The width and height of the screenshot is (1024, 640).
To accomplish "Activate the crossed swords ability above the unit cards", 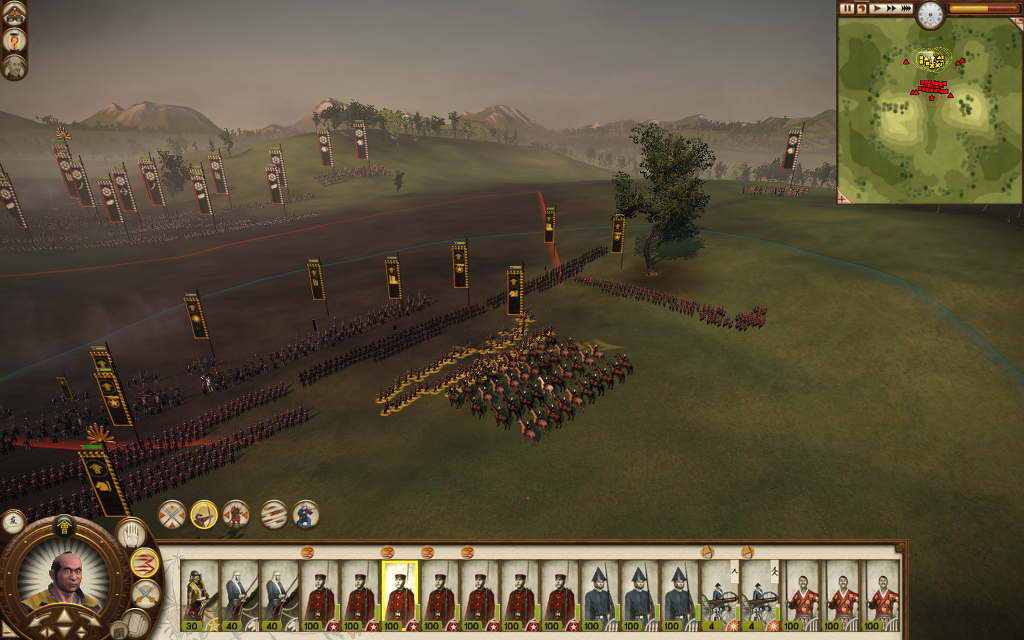I will (172, 514).
